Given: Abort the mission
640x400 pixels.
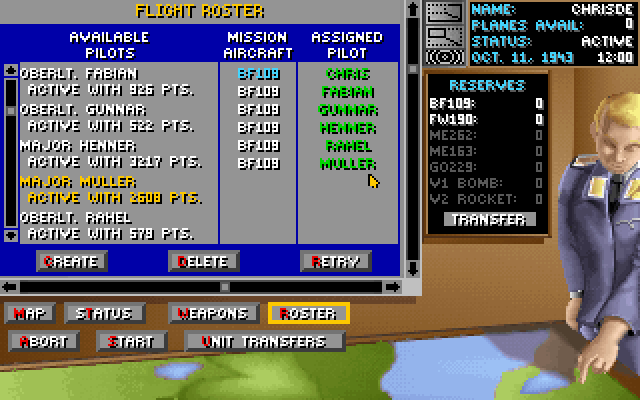Looking at the screenshot, I should click(x=43, y=341).
